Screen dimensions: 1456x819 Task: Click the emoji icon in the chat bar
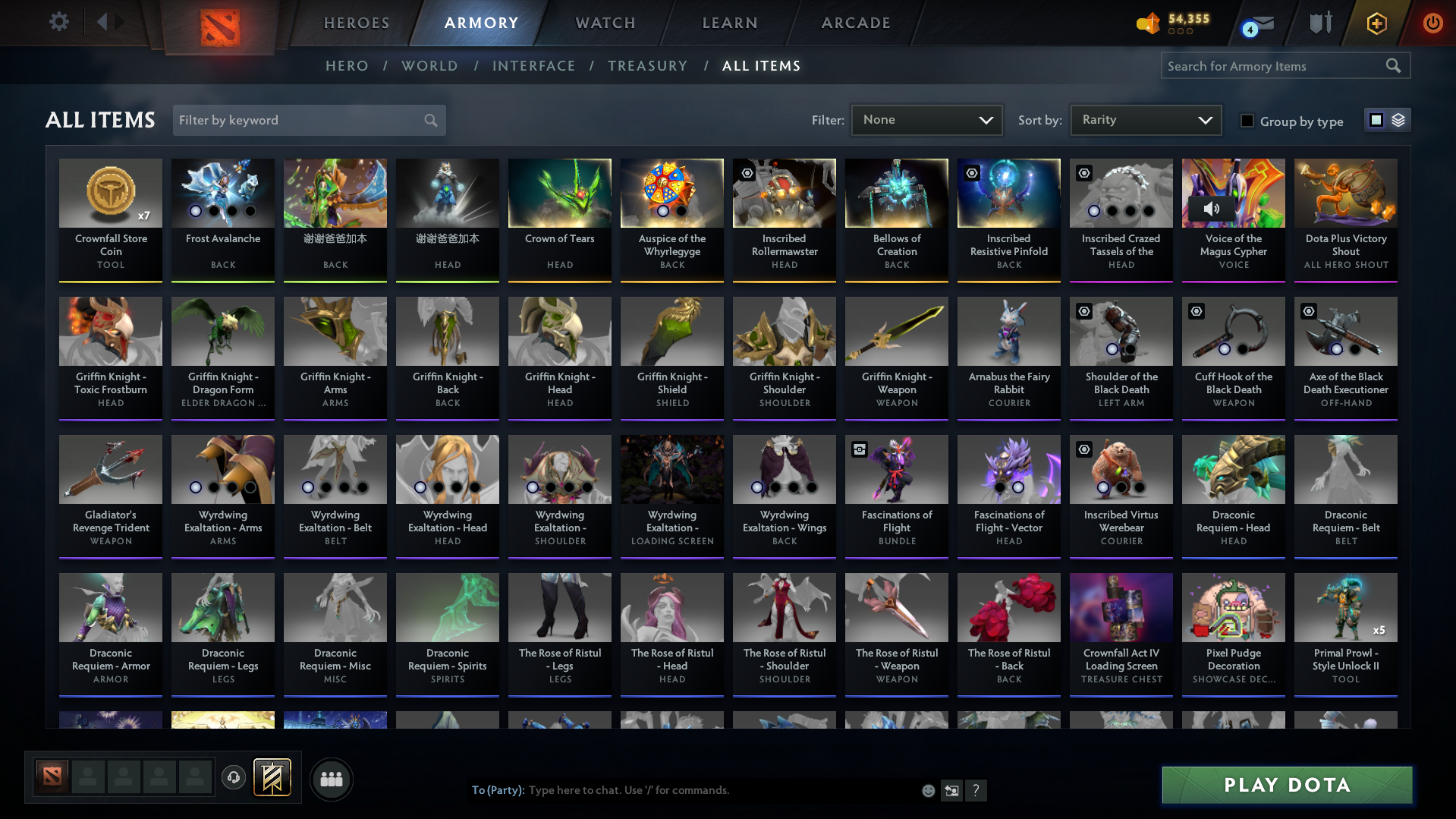(928, 790)
